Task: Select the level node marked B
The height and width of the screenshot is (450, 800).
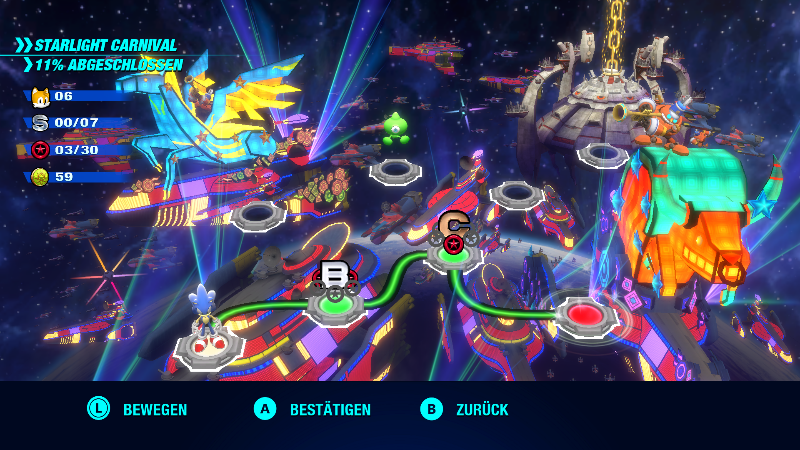Action: click(x=333, y=303)
